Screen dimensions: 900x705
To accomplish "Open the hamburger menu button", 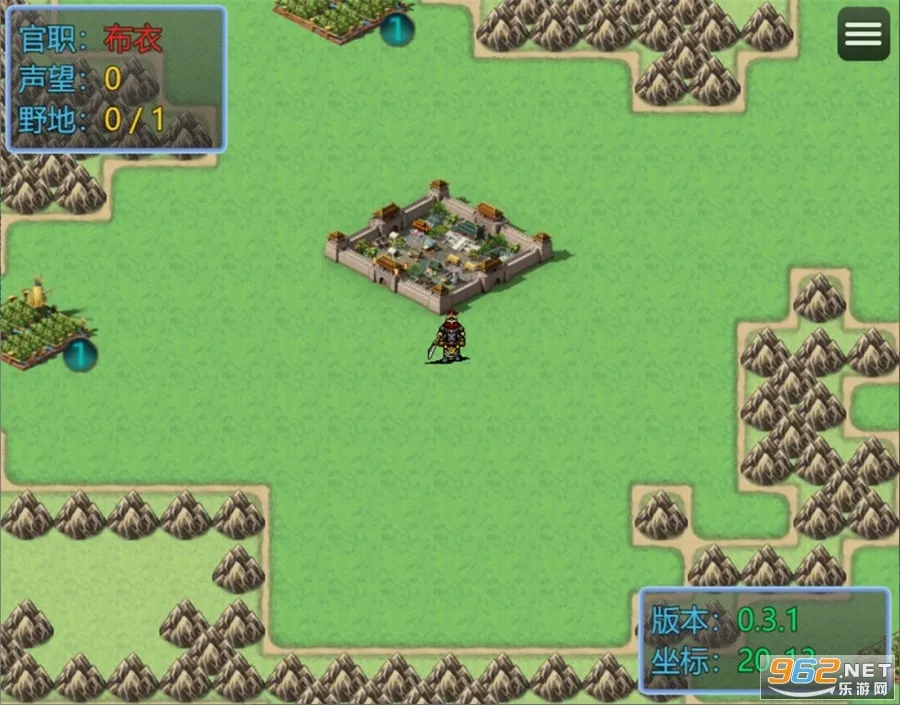I will [863, 35].
